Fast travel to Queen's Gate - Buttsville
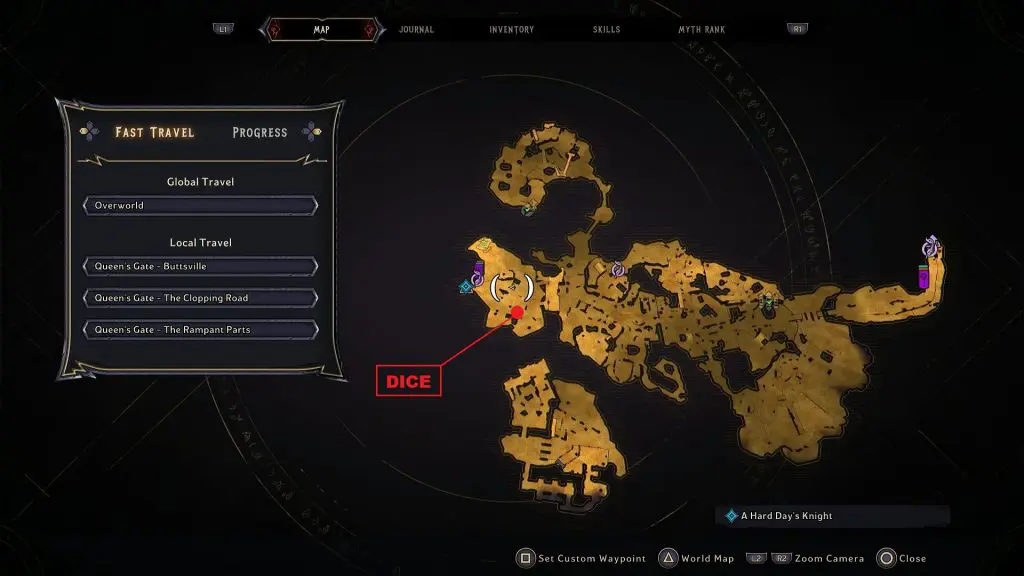 click(200, 267)
